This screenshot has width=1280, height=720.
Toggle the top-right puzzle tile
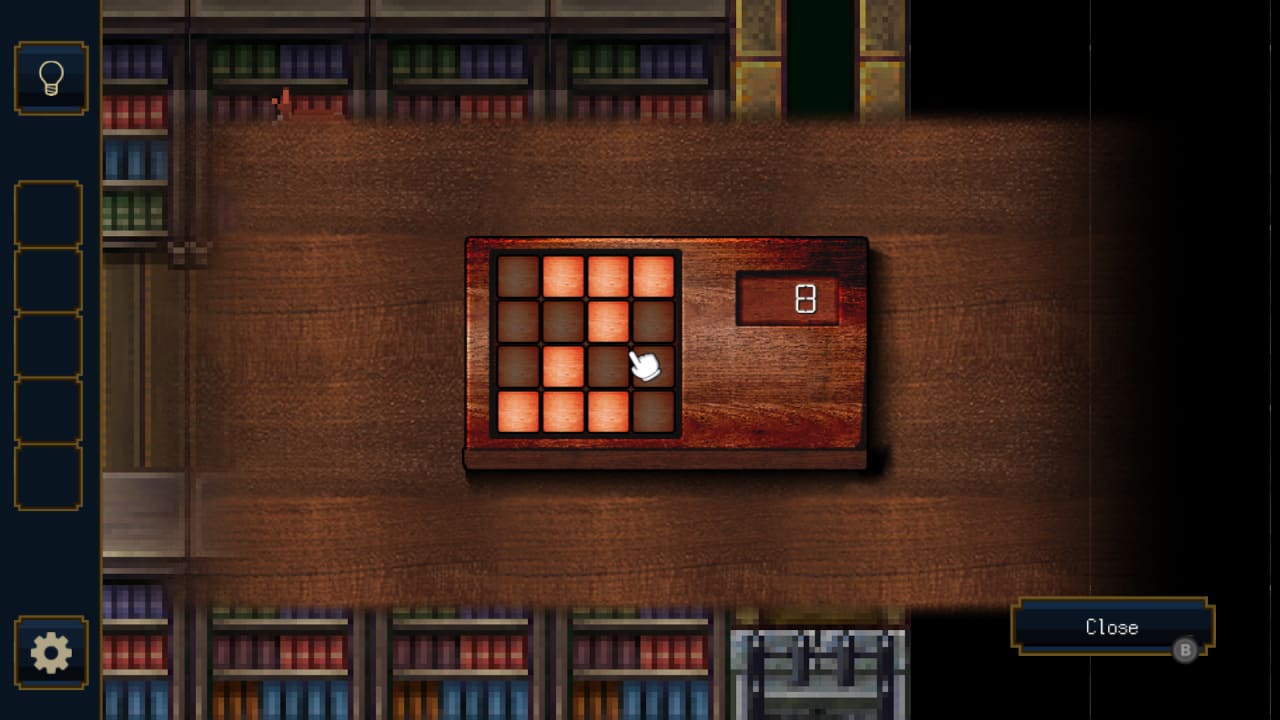(x=652, y=275)
